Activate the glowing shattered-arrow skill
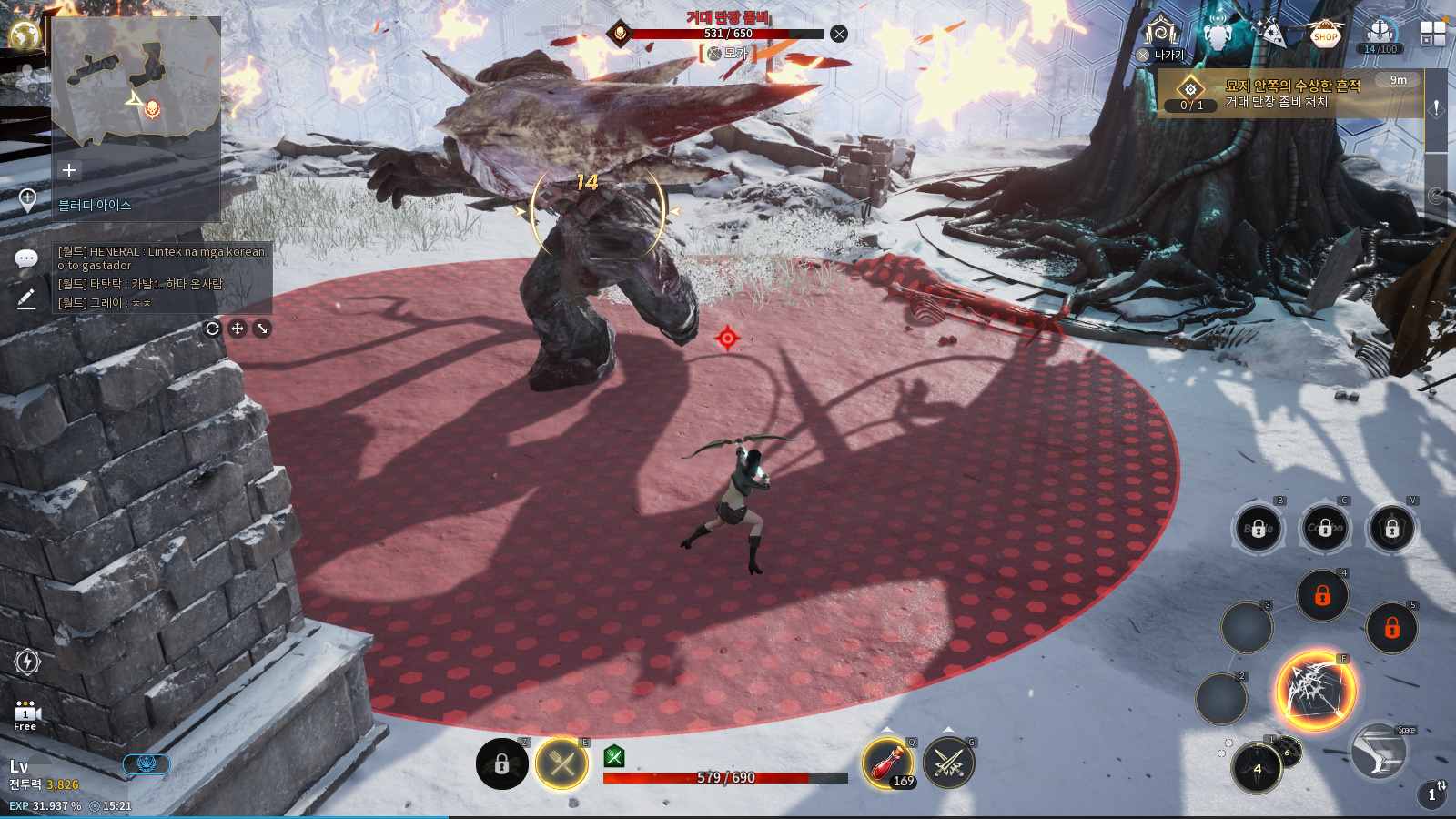This screenshot has width=1456, height=819. (x=1316, y=691)
